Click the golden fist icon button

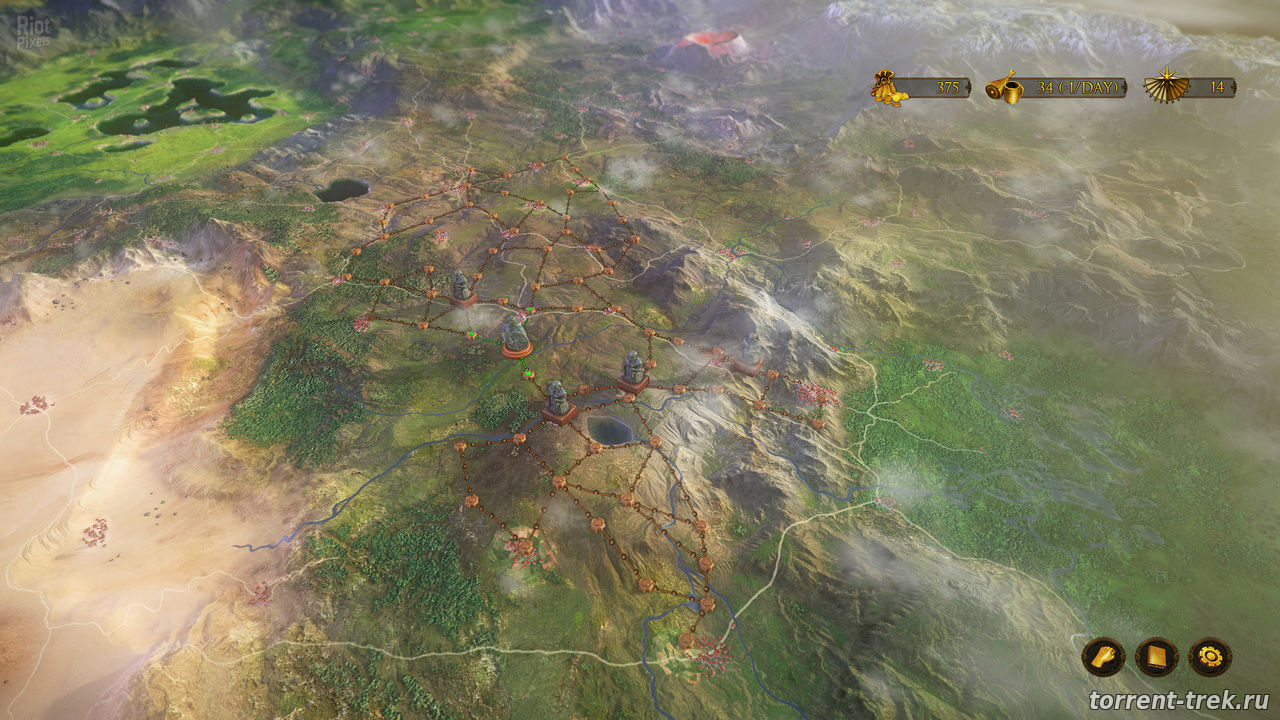pyautogui.click(x=1103, y=657)
